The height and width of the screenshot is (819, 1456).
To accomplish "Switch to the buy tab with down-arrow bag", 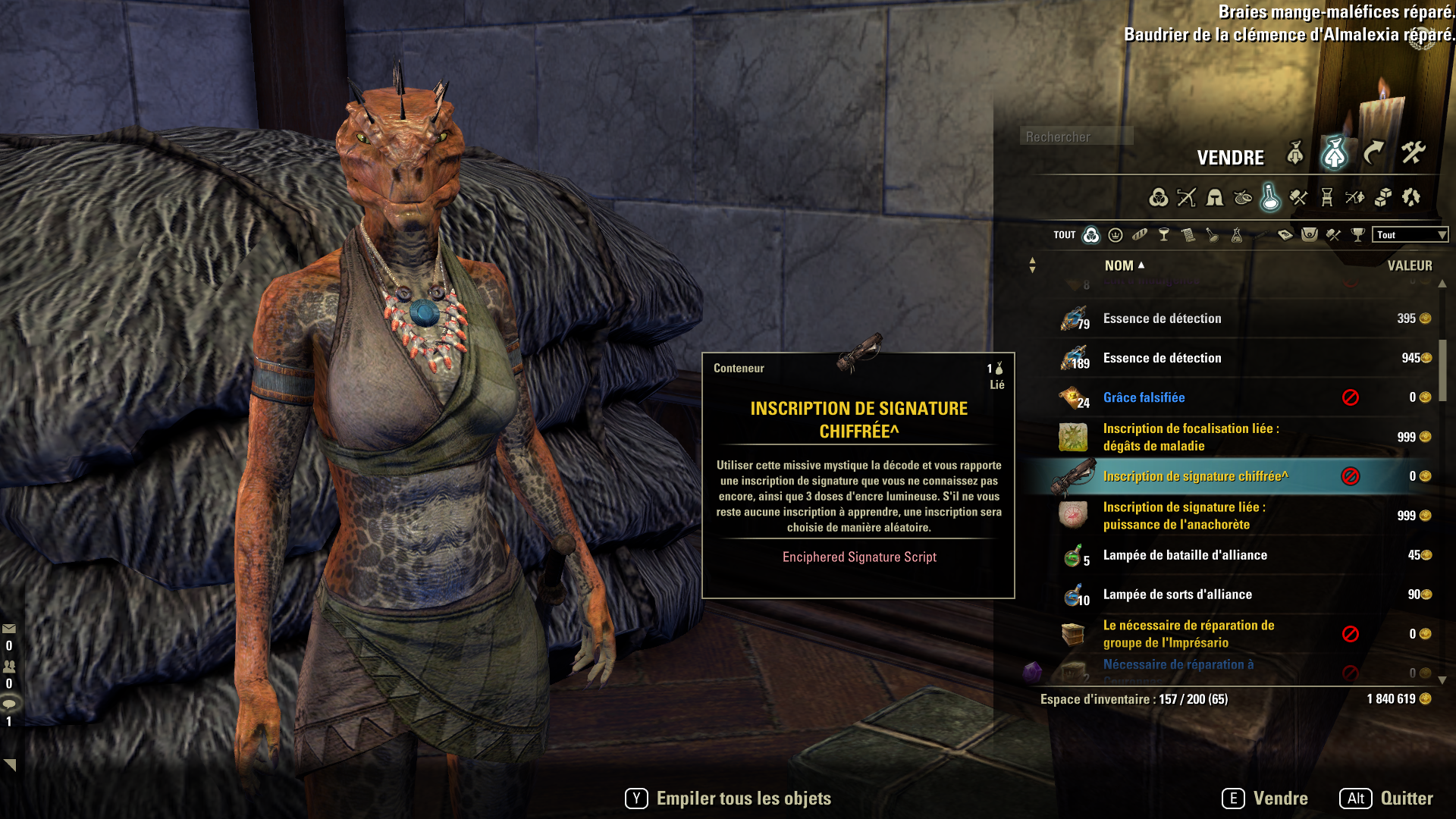I will (1295, 154).
